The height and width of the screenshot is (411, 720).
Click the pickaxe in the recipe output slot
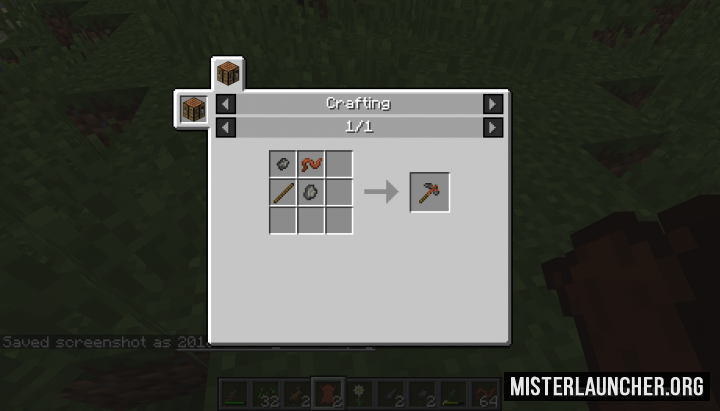pyautogui.click(x=430, y=192)
